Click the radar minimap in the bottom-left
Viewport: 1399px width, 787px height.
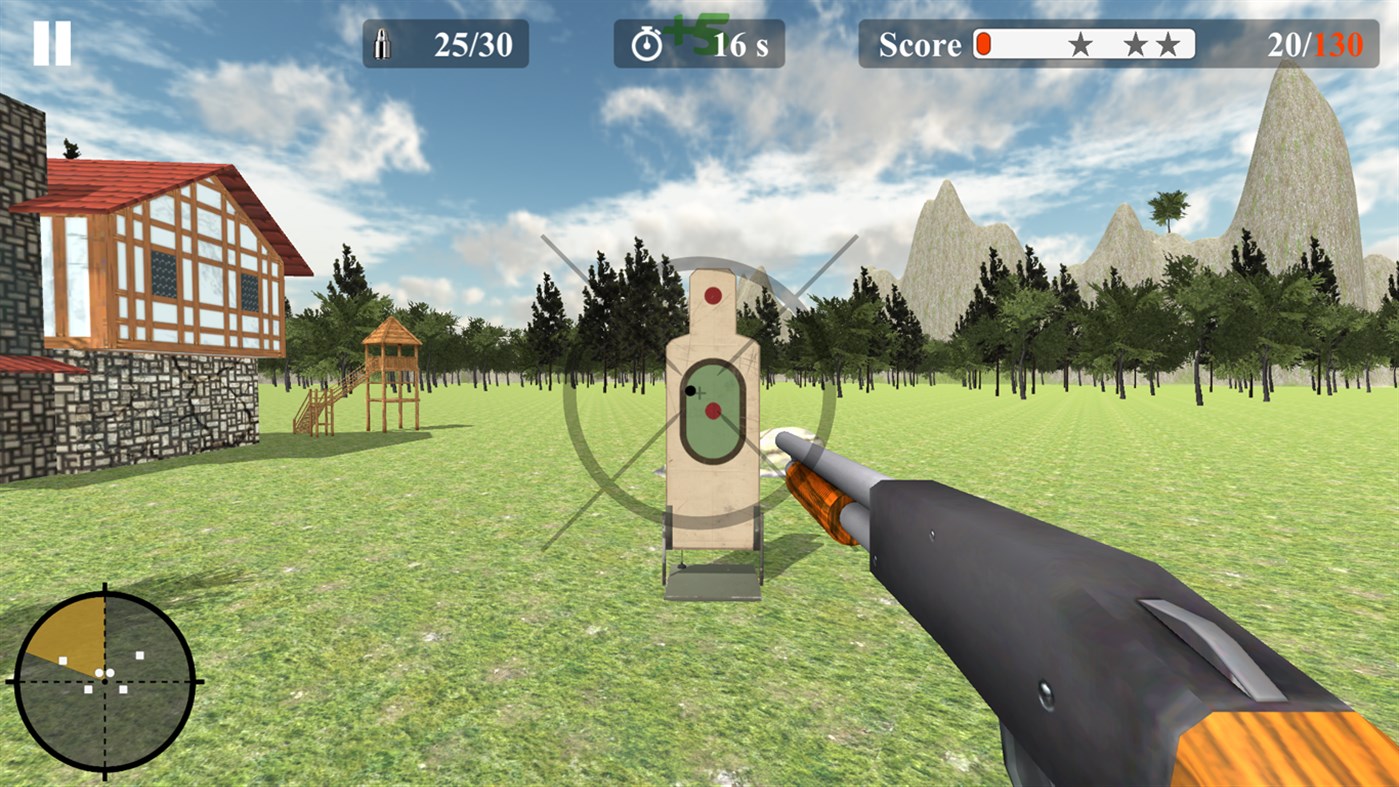pyautogui.click(x=105, y=680)
